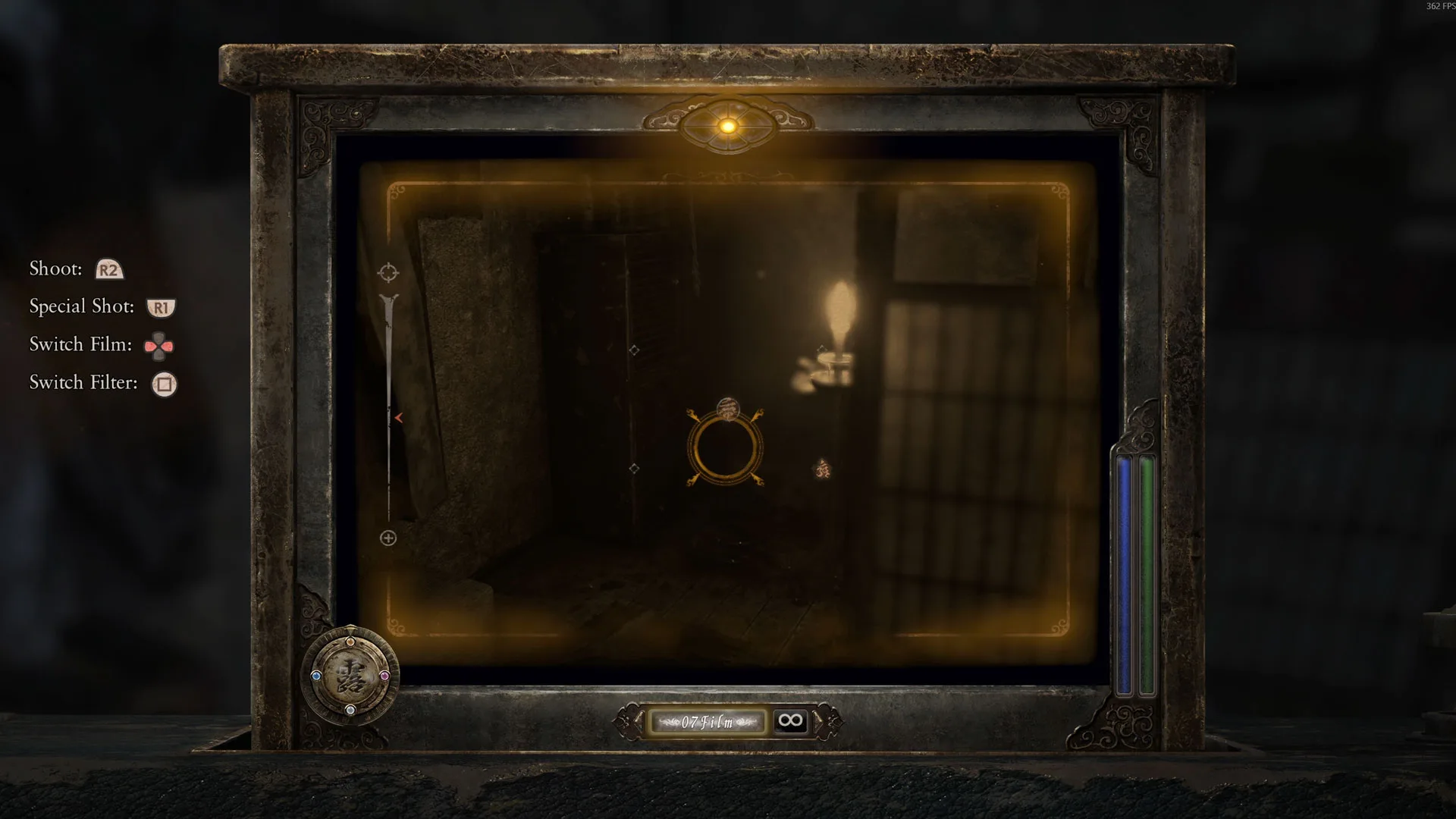This screenshot has width=1456, height=819.
Task: Click the red marker on the vertical gauge
Action: tap(398, 418)
